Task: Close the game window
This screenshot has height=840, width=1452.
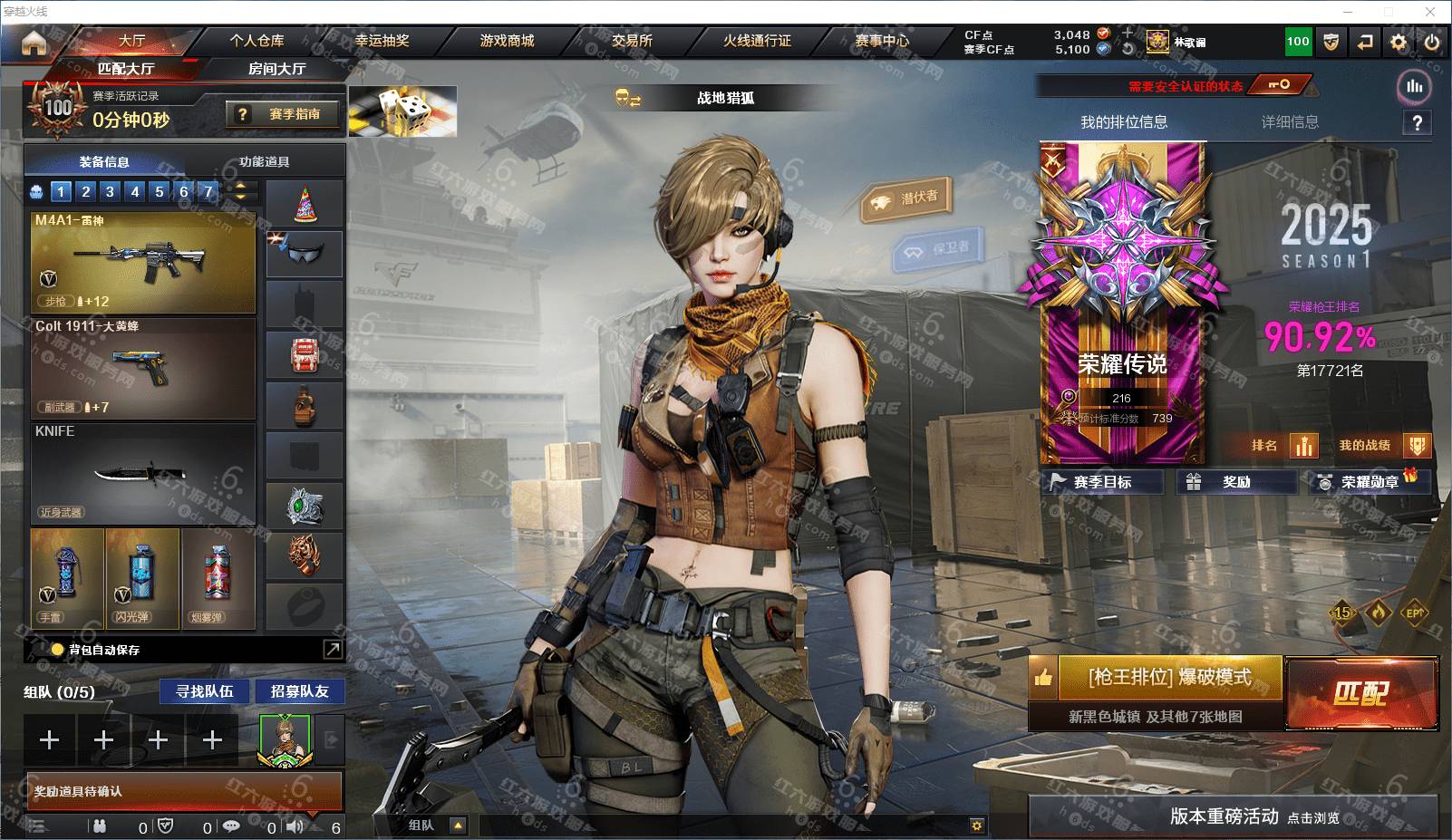Action: click(1430, 12)
